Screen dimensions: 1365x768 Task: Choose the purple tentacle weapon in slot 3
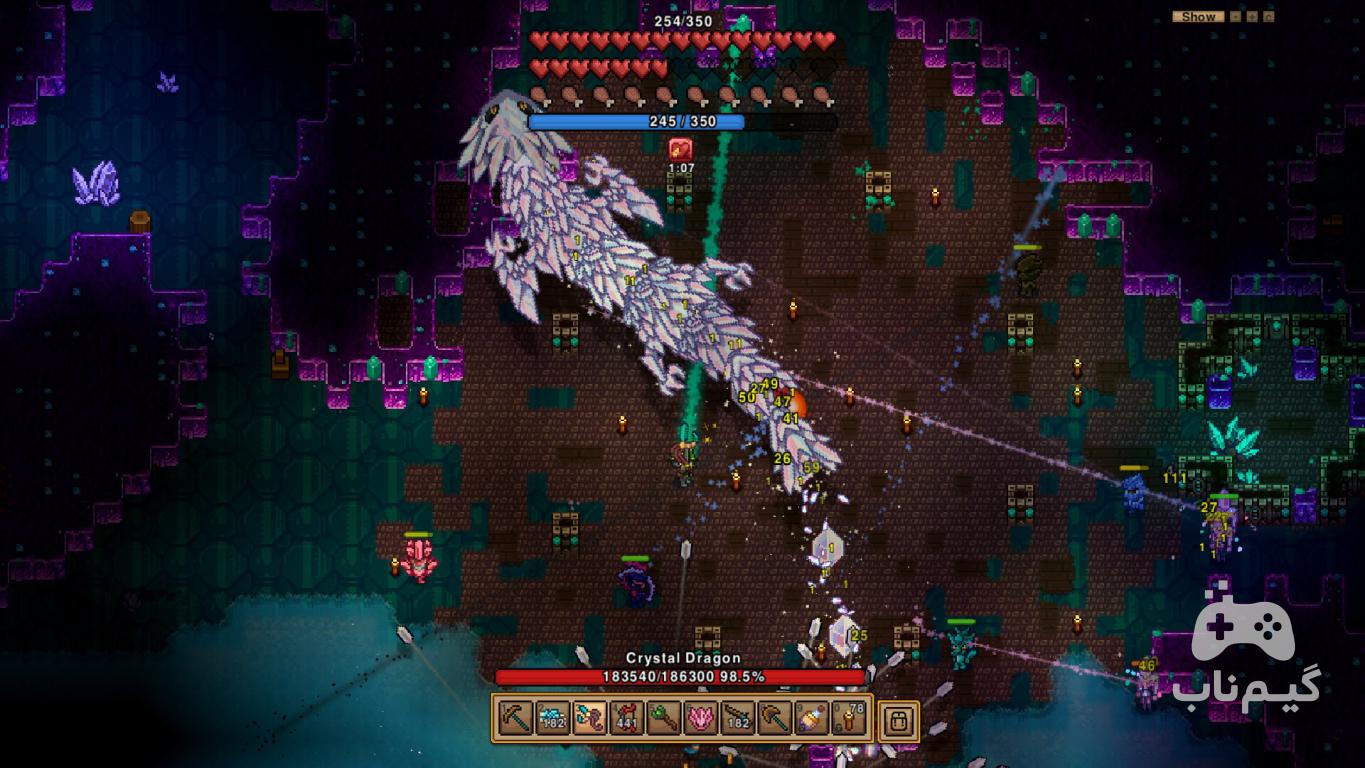589,718
